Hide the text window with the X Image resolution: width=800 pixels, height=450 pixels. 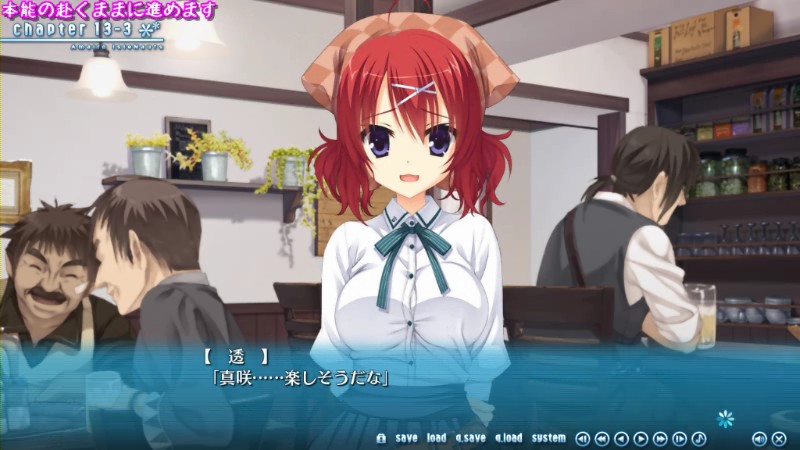(779, 438)
